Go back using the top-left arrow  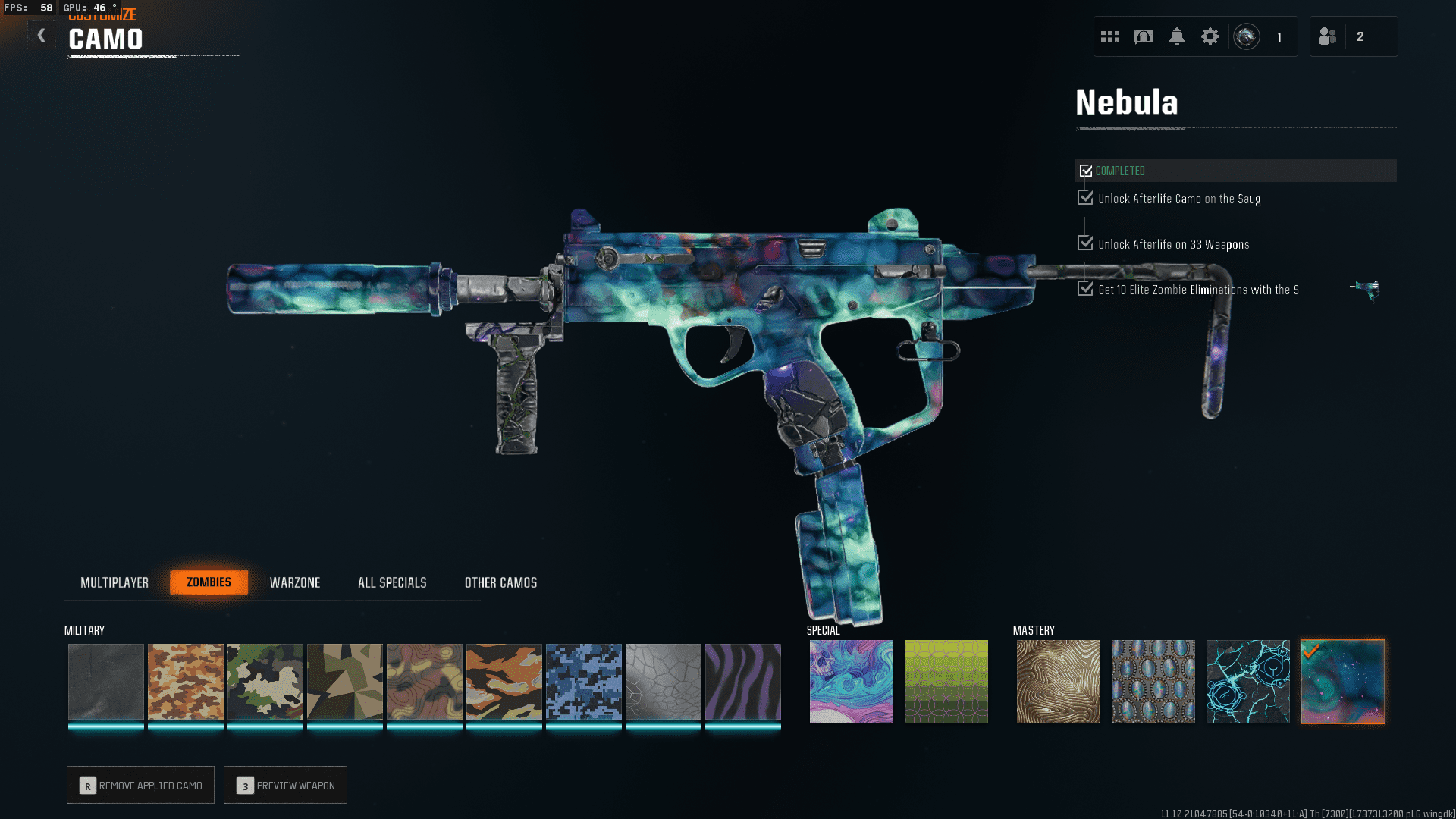pyautogui.click(x=42, y=36)
